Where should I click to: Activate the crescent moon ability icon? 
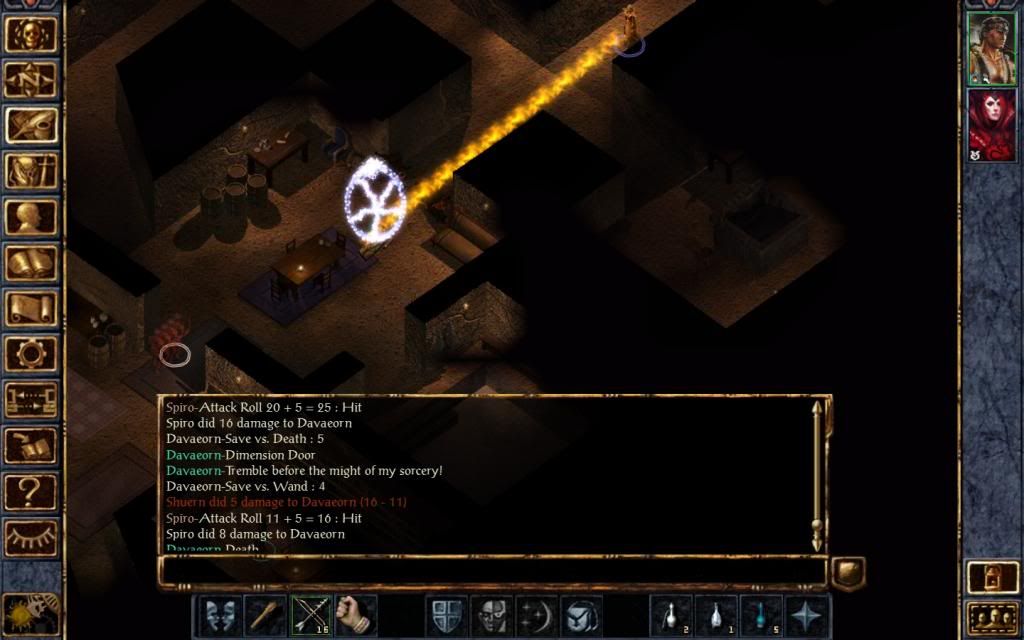[x=535, y=614]
